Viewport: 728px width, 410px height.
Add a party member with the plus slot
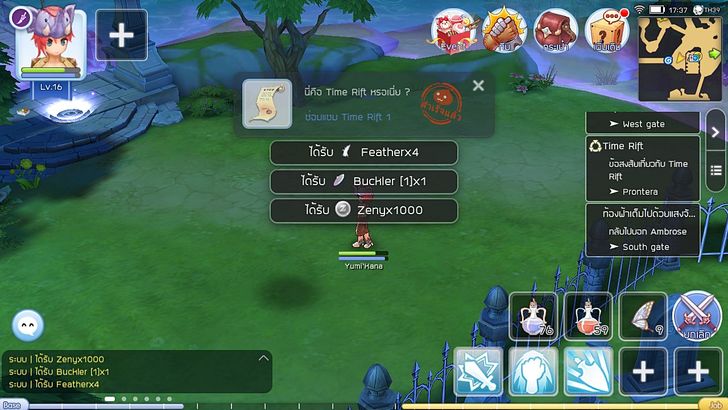[x=121, y=35]
